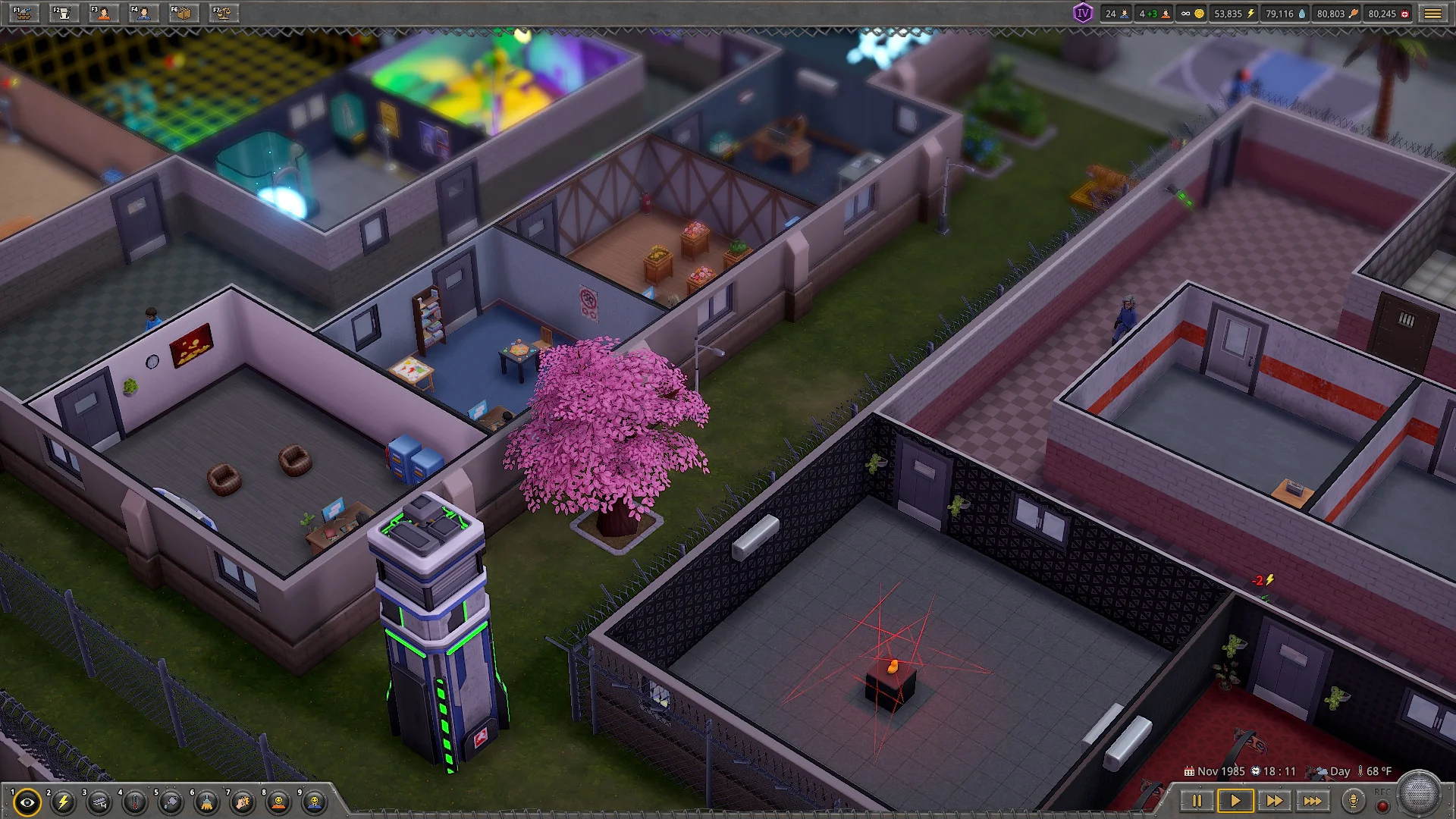Show the thermometer temperature overlay
This screenshot has height=819, width=1456.
[x=135, y=802]
